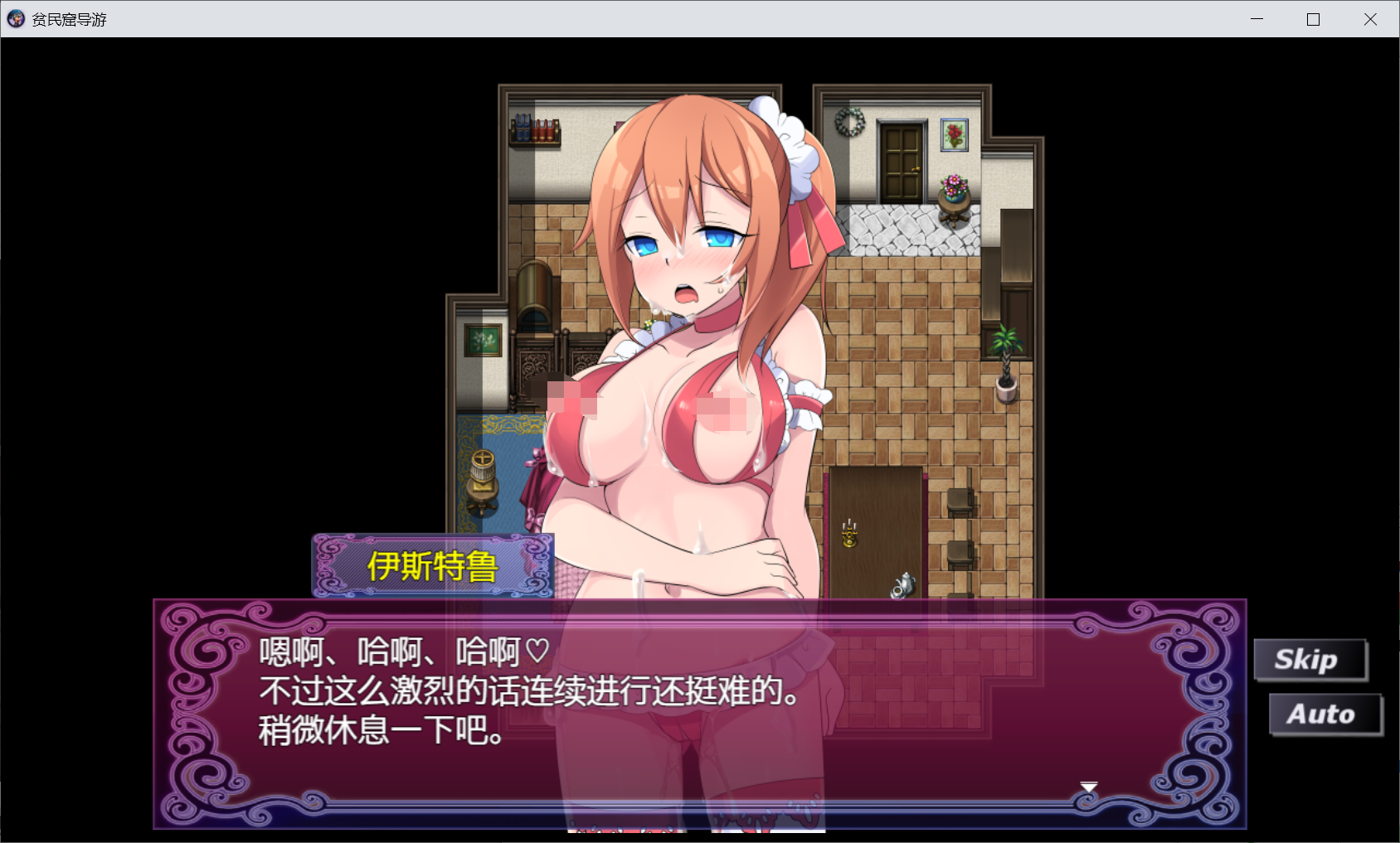Click the framed flower painting
The width and height of the screenshot is (1400, 843).
(955, 134)
